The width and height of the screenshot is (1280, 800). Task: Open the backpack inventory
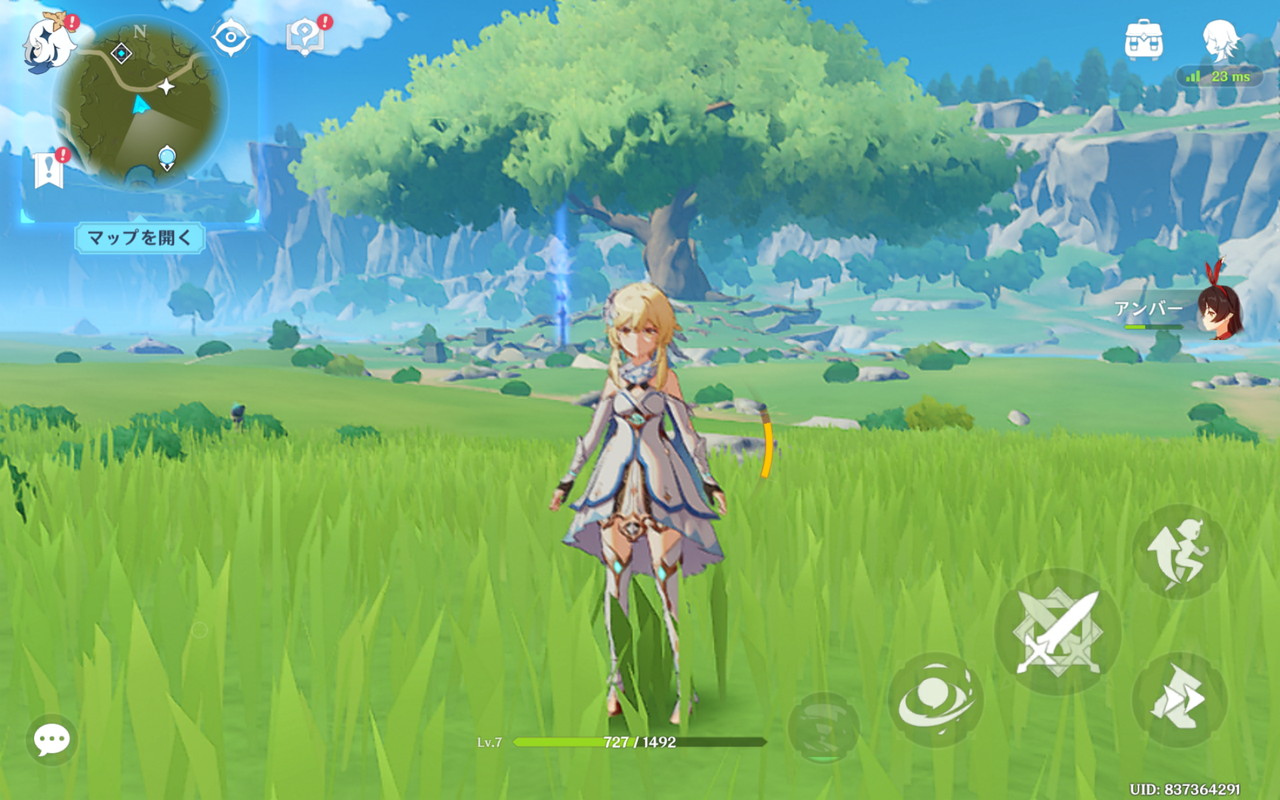pyautogui.click(x=1143, y=40)
